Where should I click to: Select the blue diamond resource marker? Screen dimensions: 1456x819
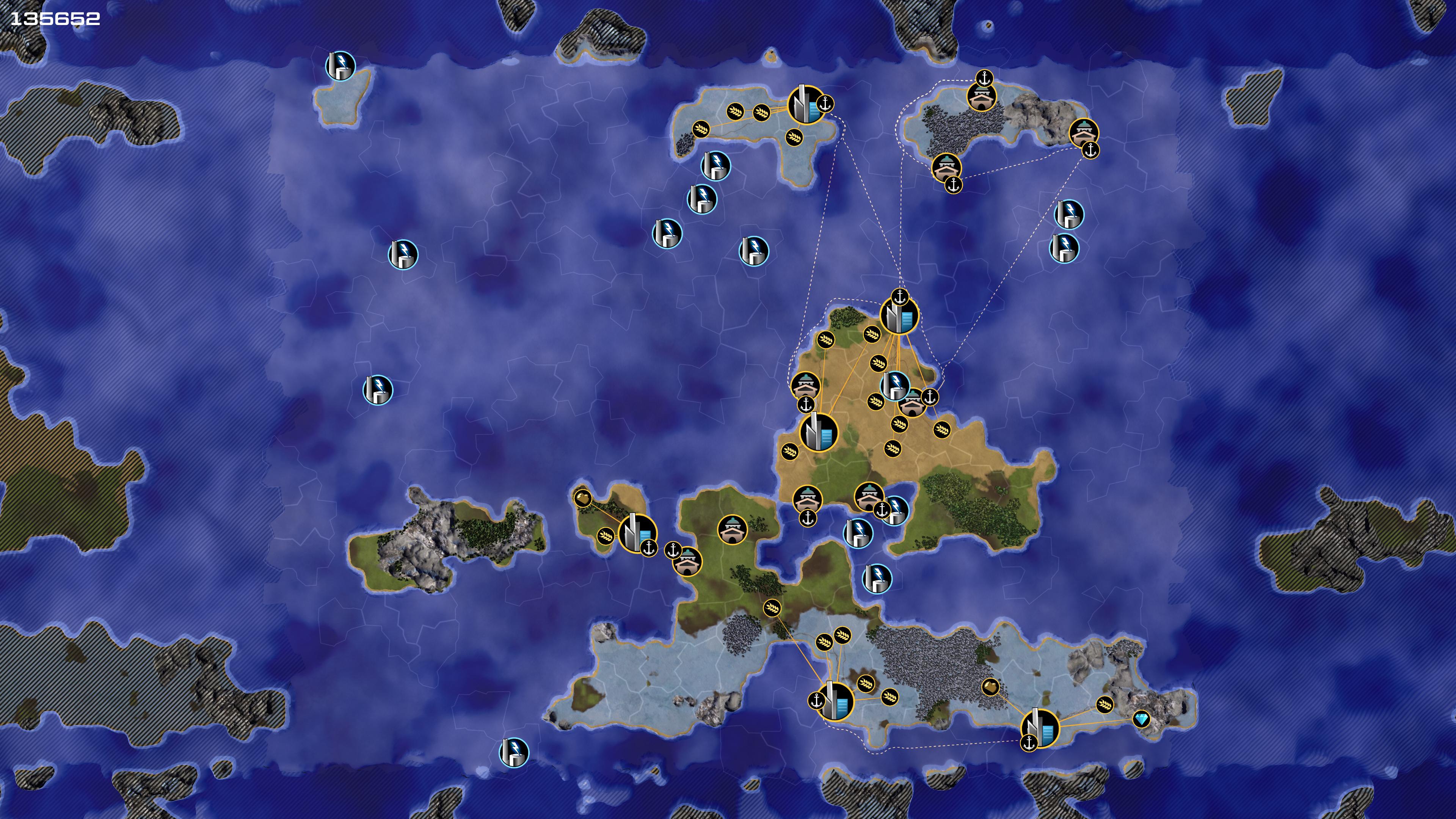1141,719
